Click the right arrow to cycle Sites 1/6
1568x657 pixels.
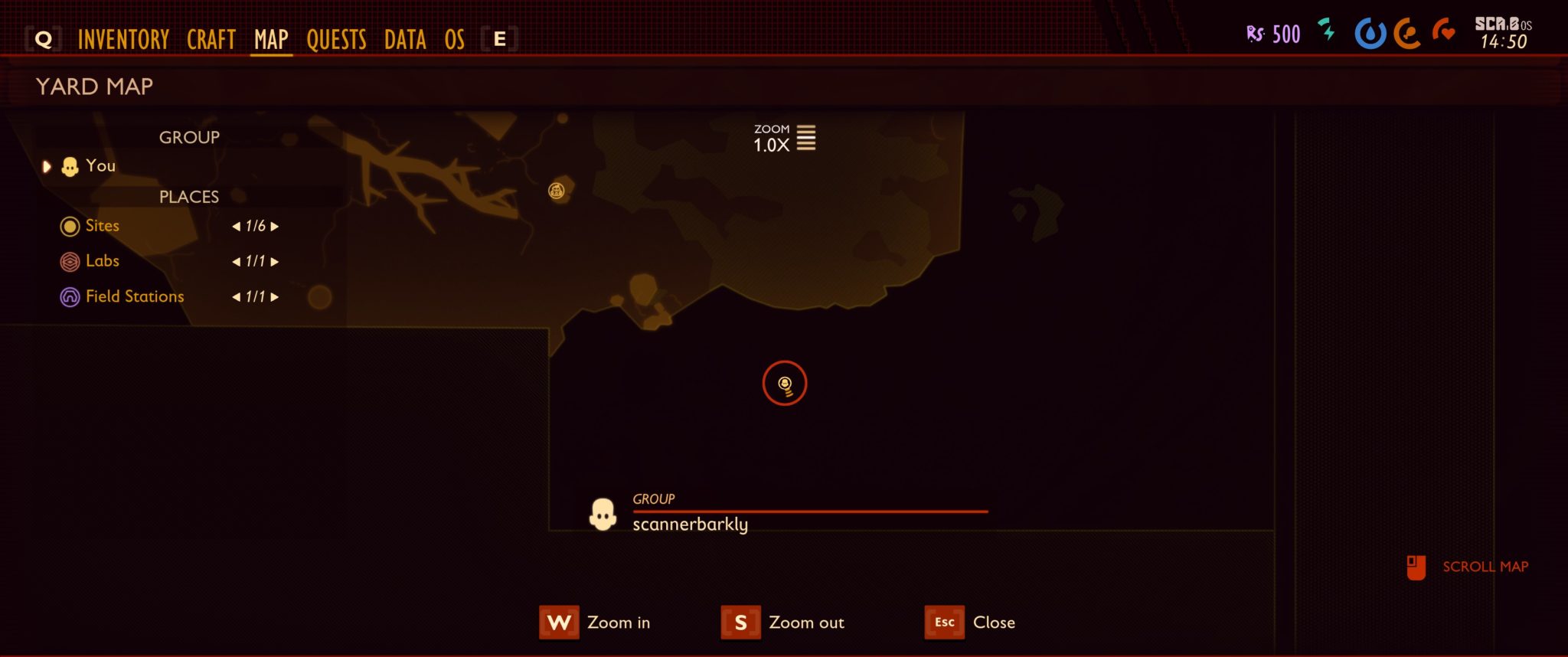pos(276,226)
